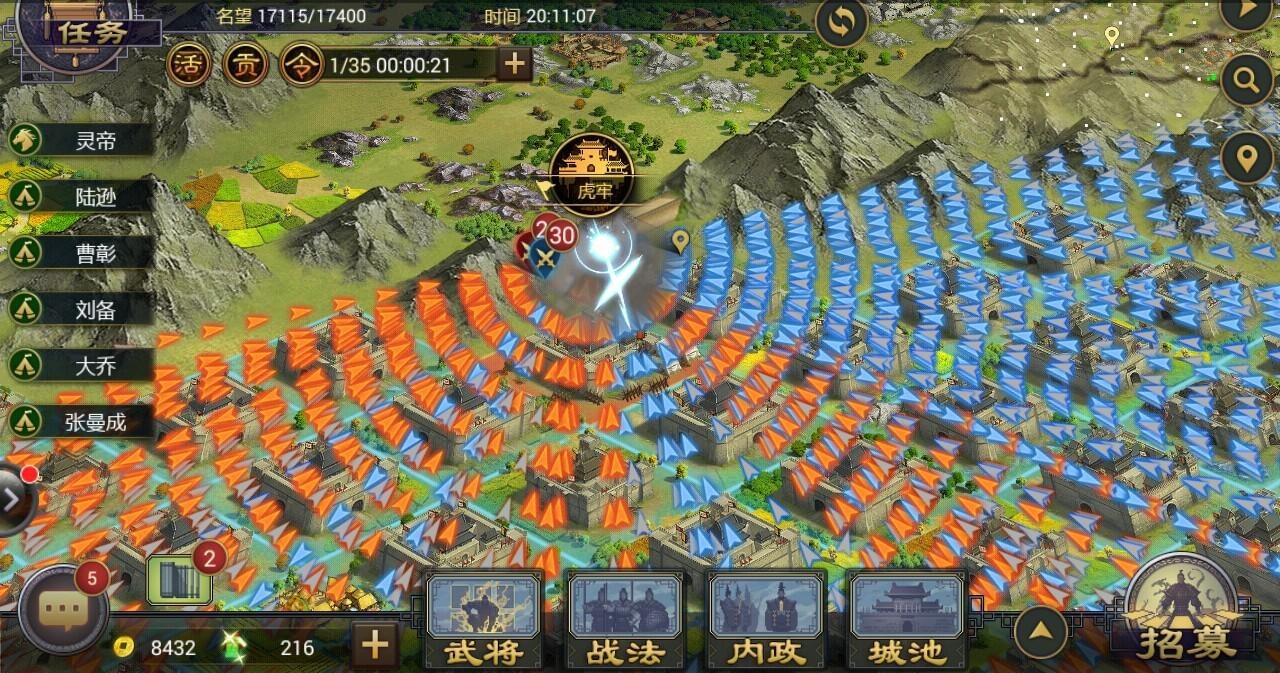This screenshot has width=1280, height=673.
Task: Add more order tokens with plus button
Action: [514, 64]
